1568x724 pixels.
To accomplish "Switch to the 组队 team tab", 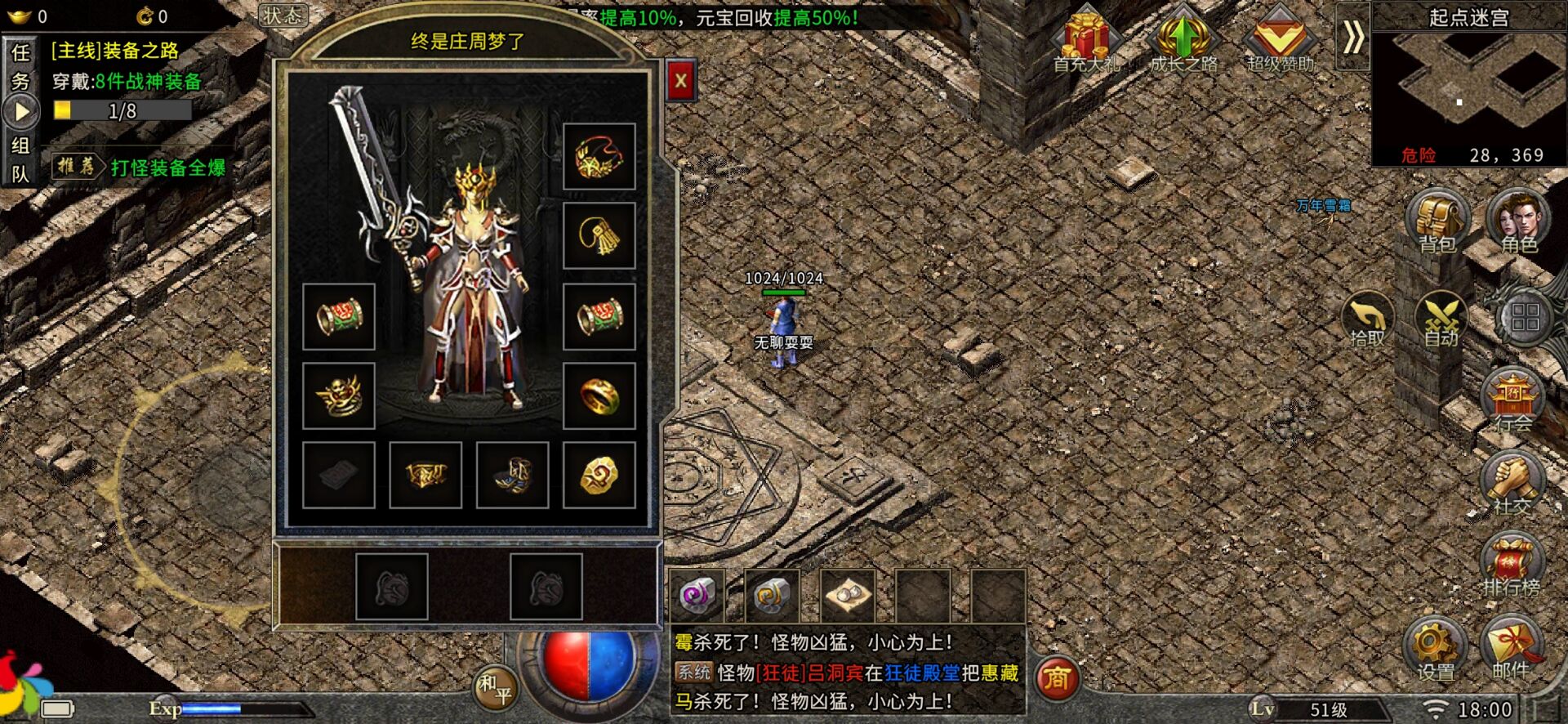I will (20, 159).
